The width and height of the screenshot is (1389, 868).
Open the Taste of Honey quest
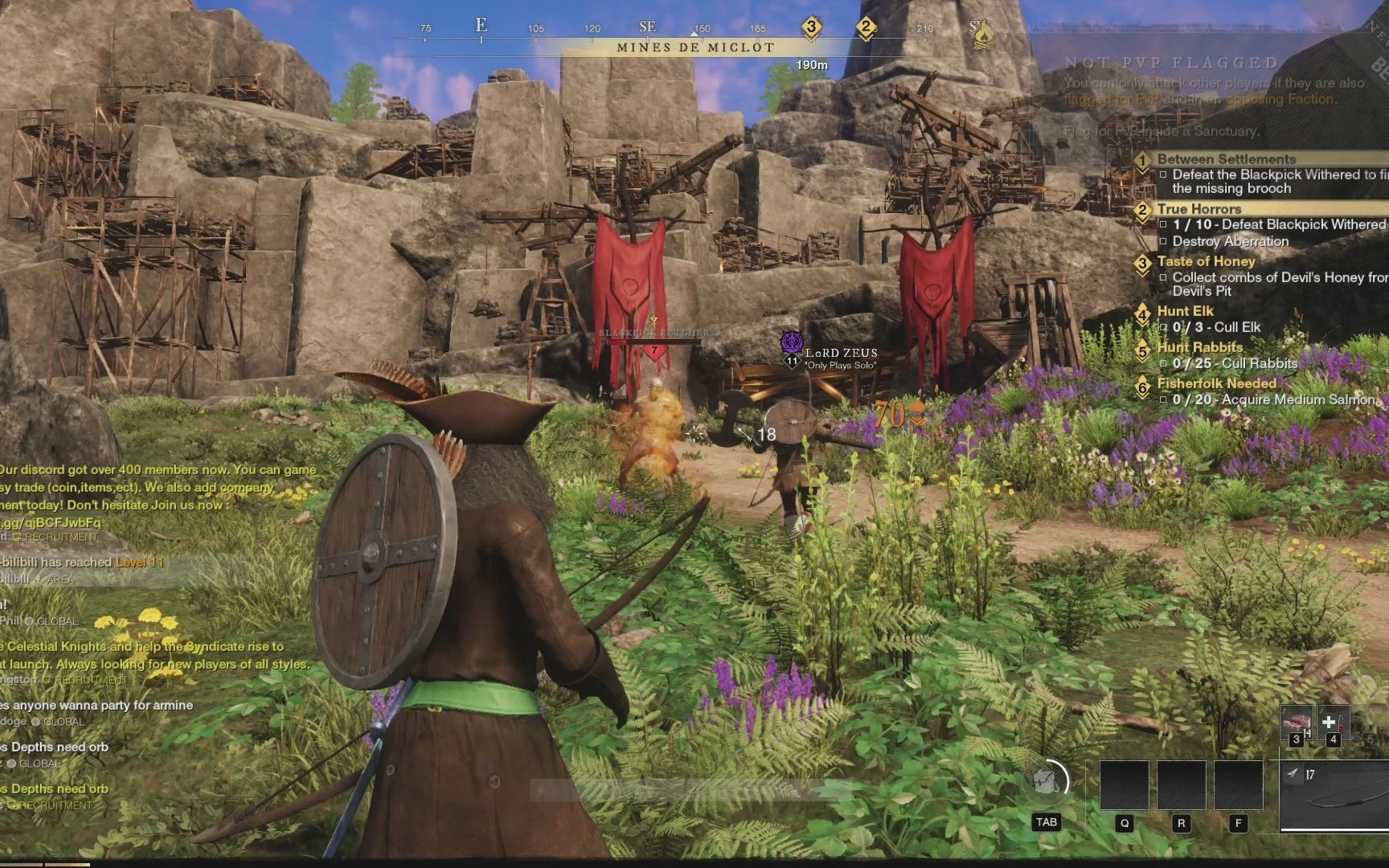tap(1206, 261)
